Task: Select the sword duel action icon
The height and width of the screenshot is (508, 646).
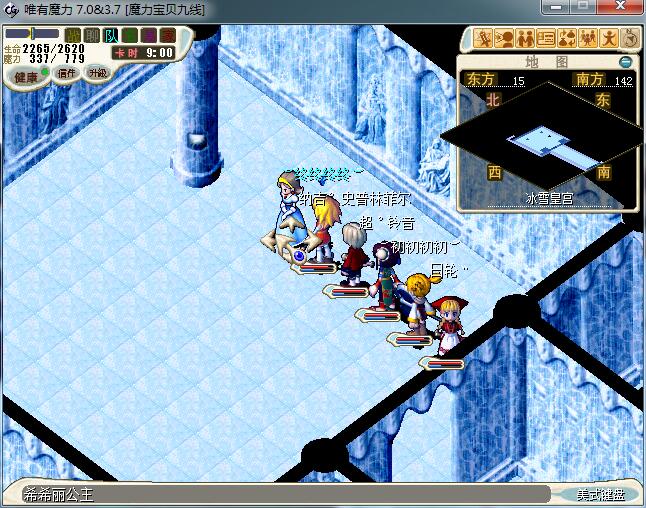Action: (x=484, y=39)
